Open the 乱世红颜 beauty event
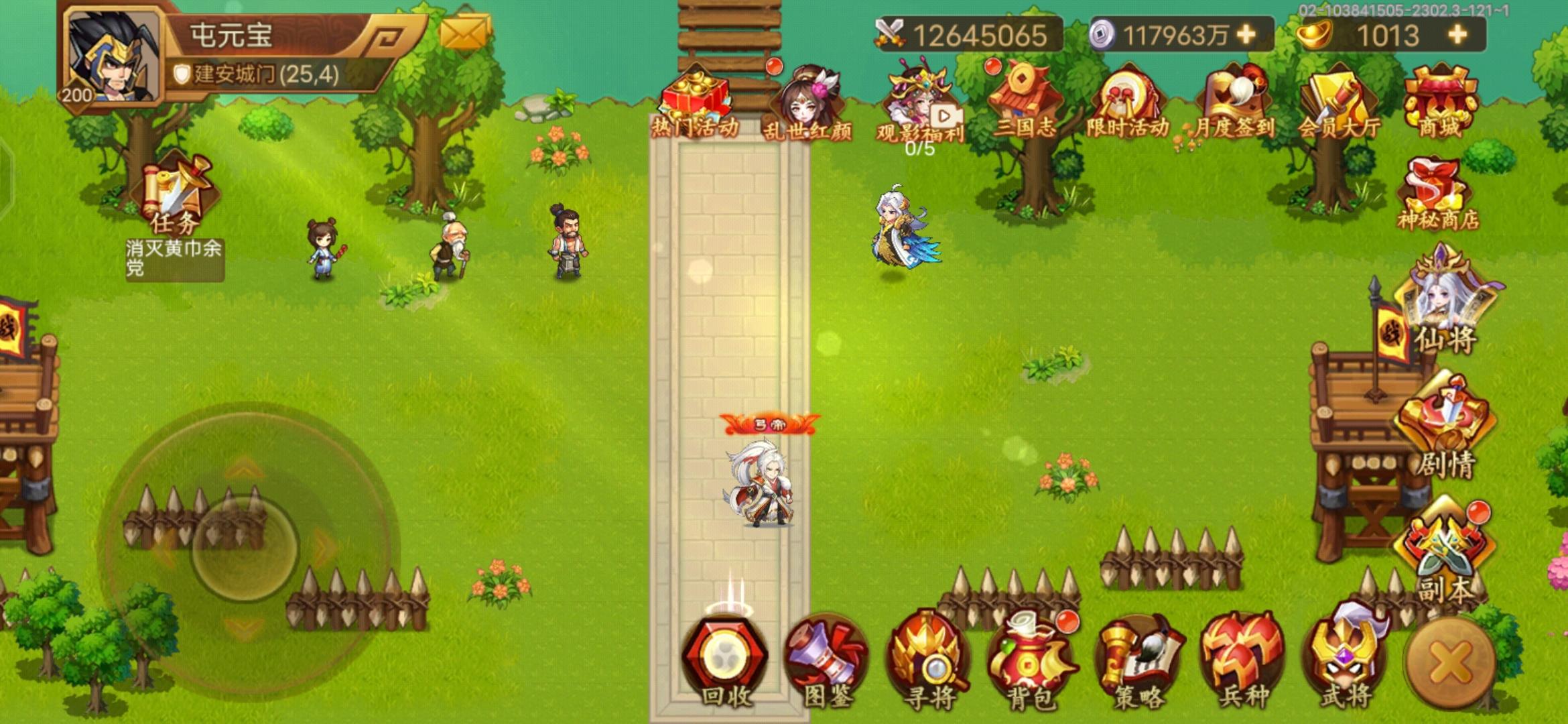Screen dimensions: 1568x724 pos(807,101)
